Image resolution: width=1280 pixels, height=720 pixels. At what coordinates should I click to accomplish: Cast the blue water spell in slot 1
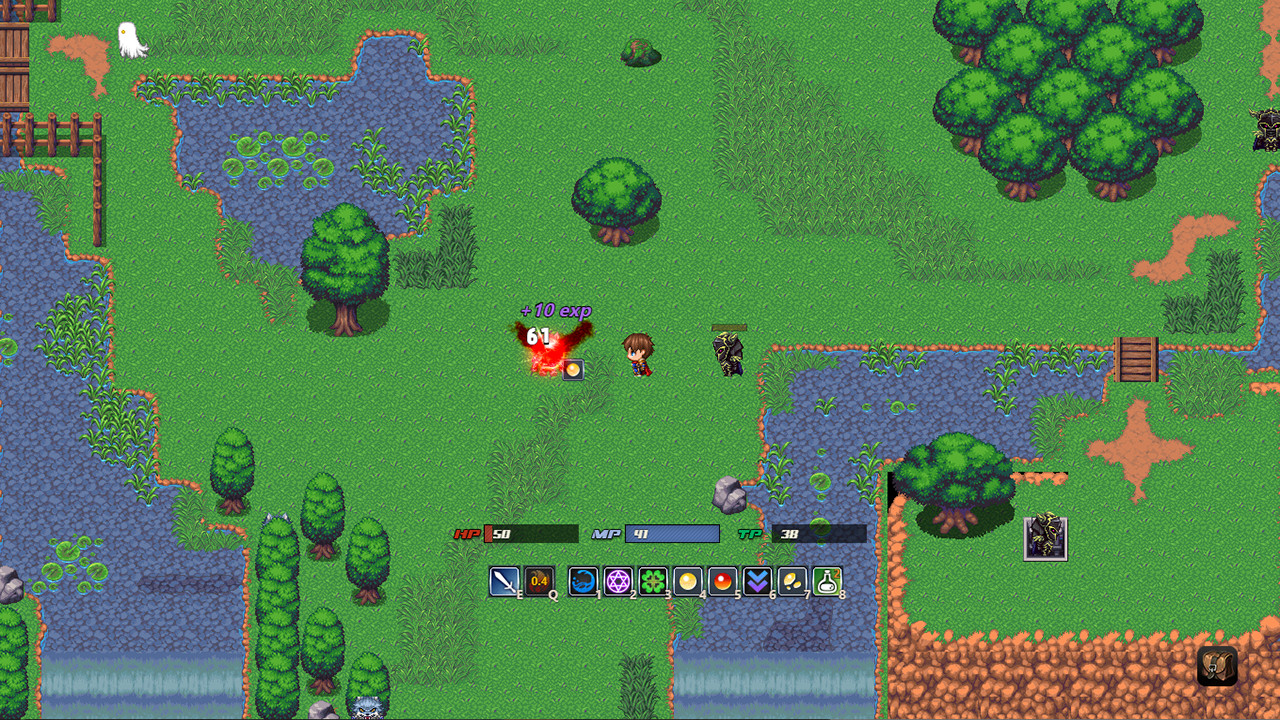(585, 583)
